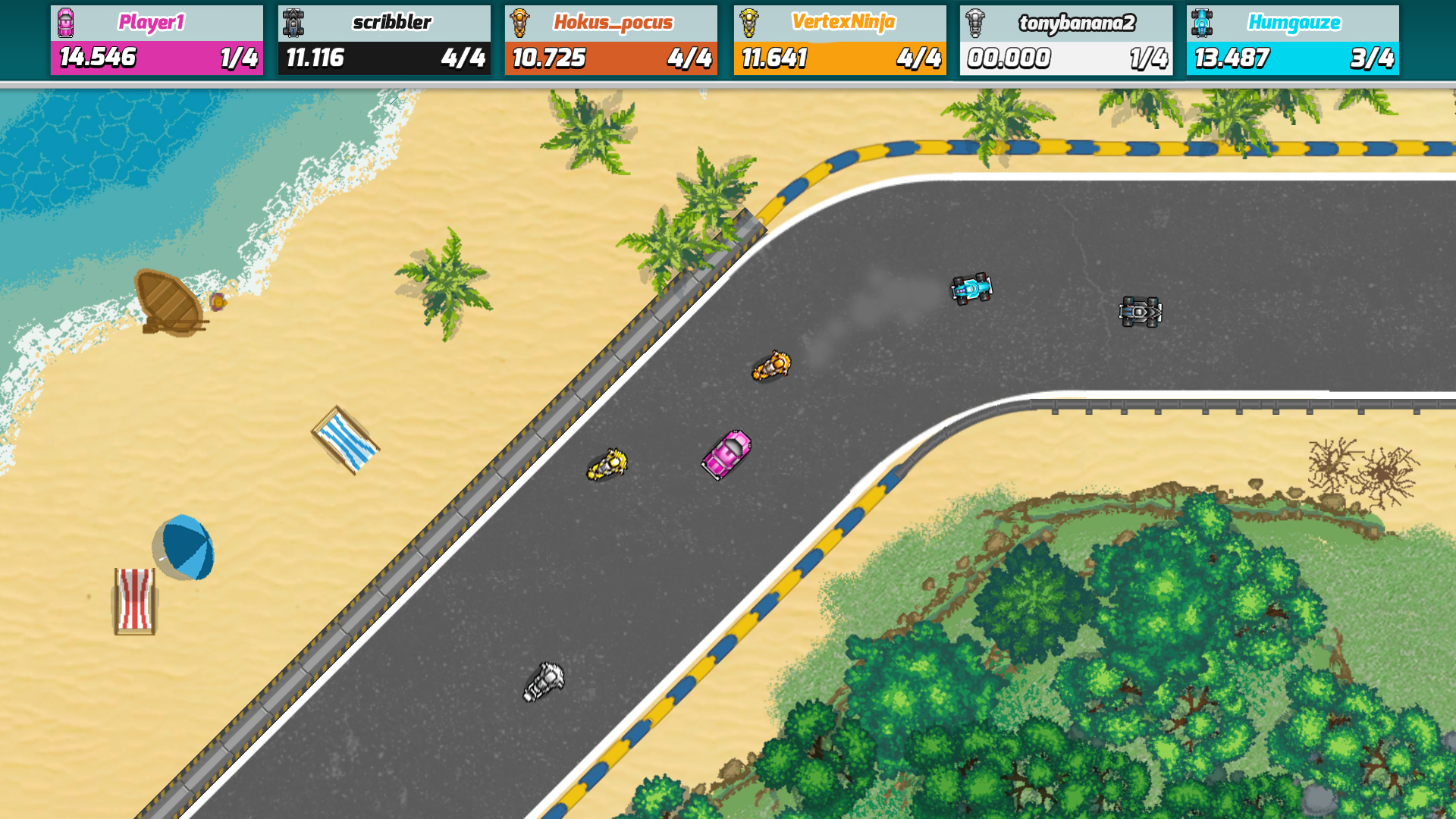Switch focus to tonybanana2's panel
Viewport: 1456px width, 819px height.
point(1067,39)
